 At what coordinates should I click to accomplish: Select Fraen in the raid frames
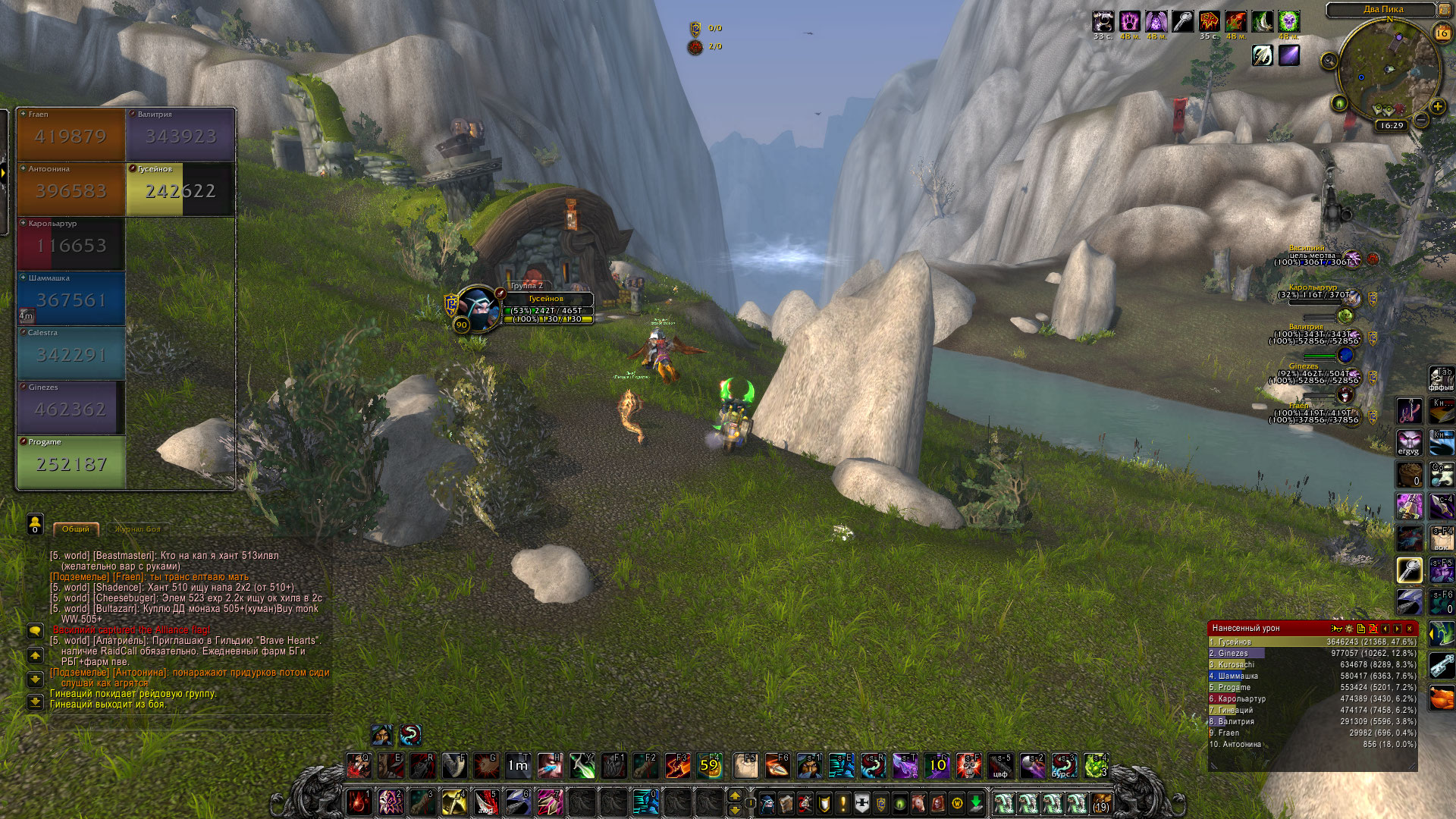point(71,135)
